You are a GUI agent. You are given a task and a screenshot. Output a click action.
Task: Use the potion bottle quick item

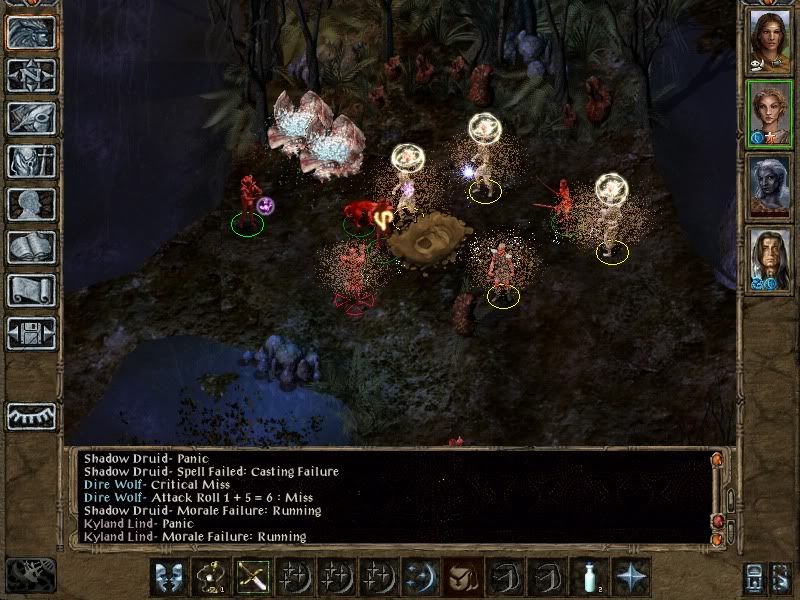point(590,577)
